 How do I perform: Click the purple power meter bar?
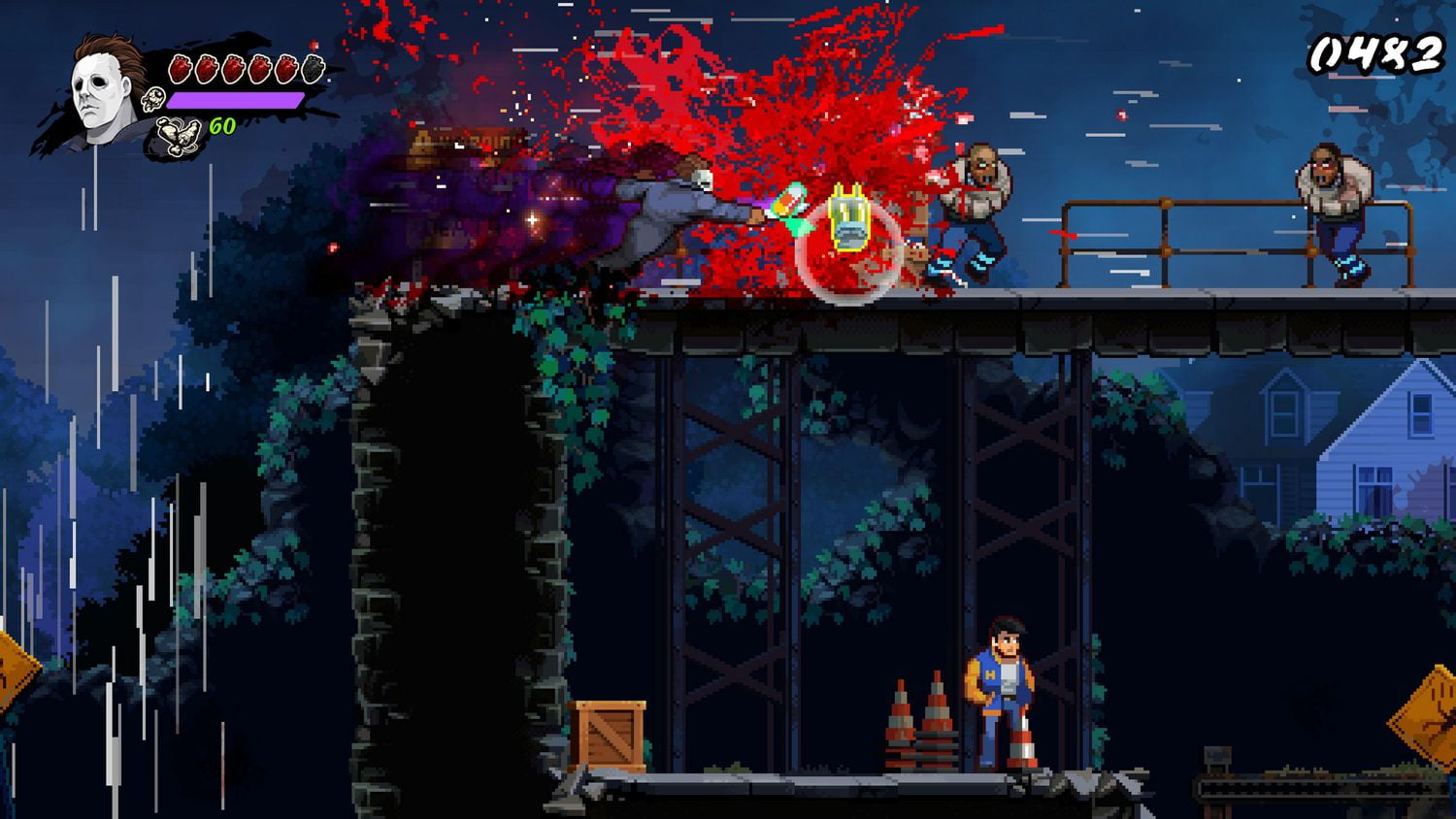pyautogui.click(x=238, y=100)
